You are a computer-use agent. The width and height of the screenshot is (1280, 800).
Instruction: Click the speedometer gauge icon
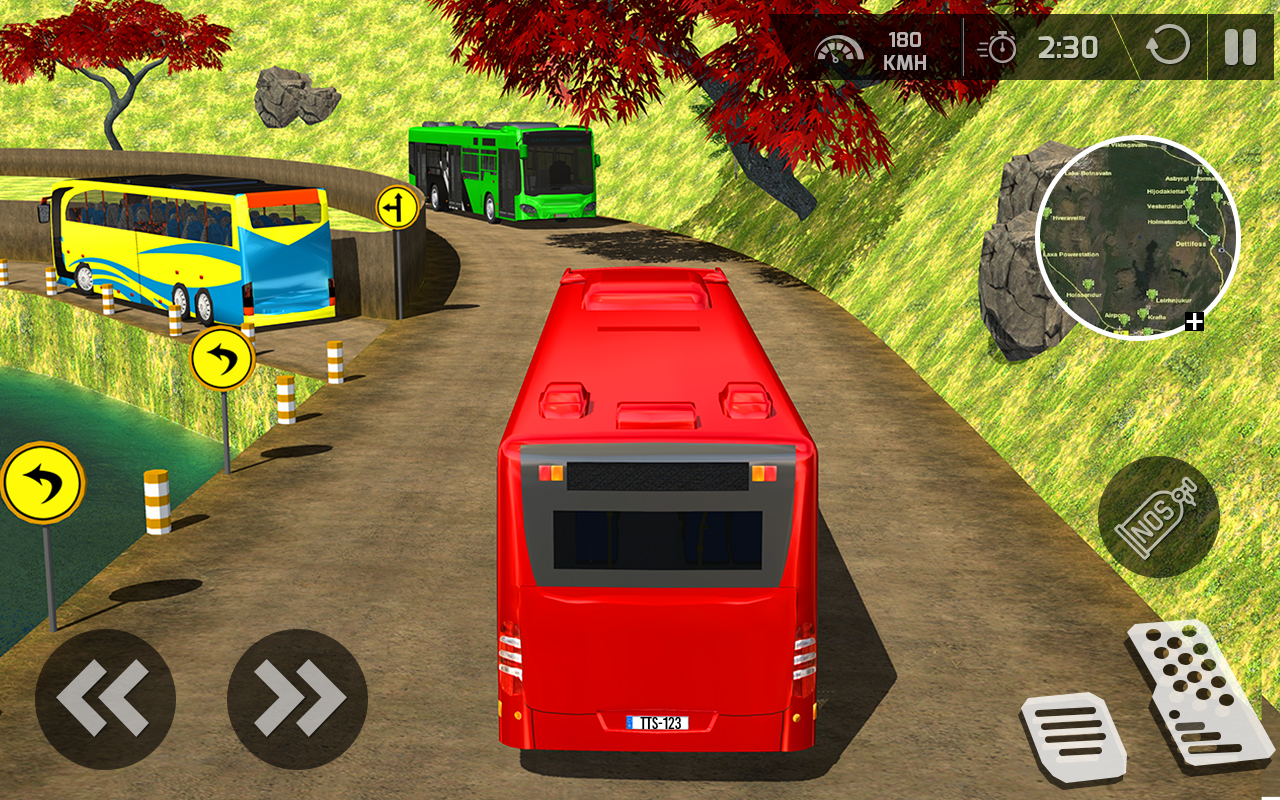pos(840,47)
